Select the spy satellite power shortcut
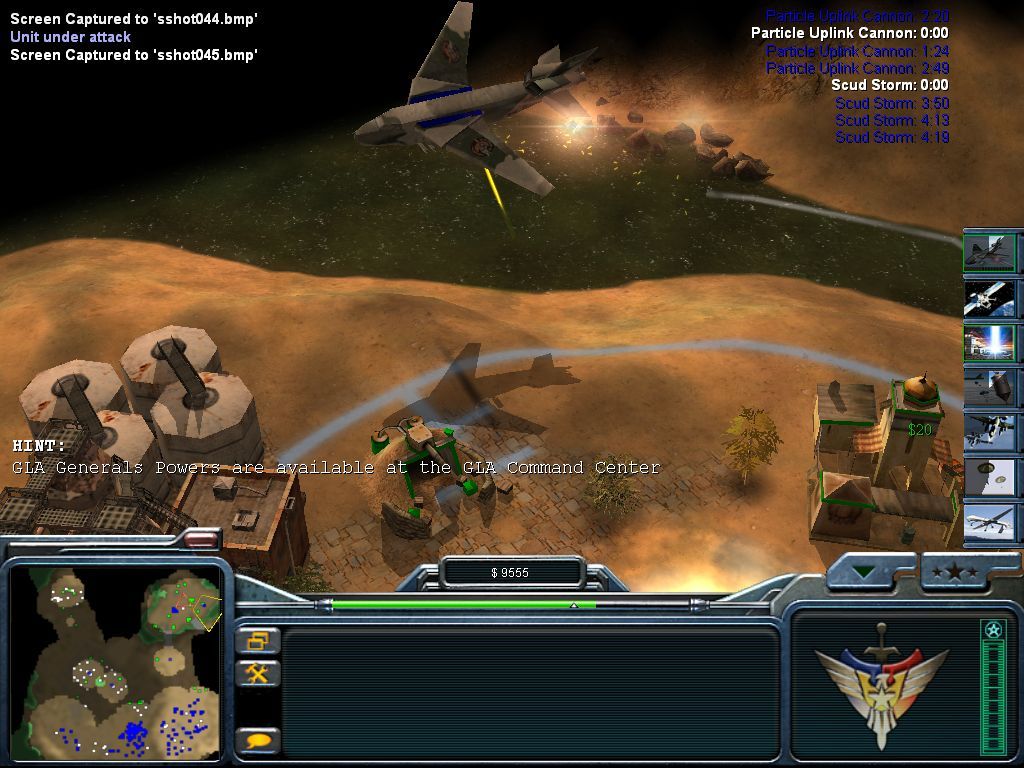 pyautogui.click(x=990, y=298)
